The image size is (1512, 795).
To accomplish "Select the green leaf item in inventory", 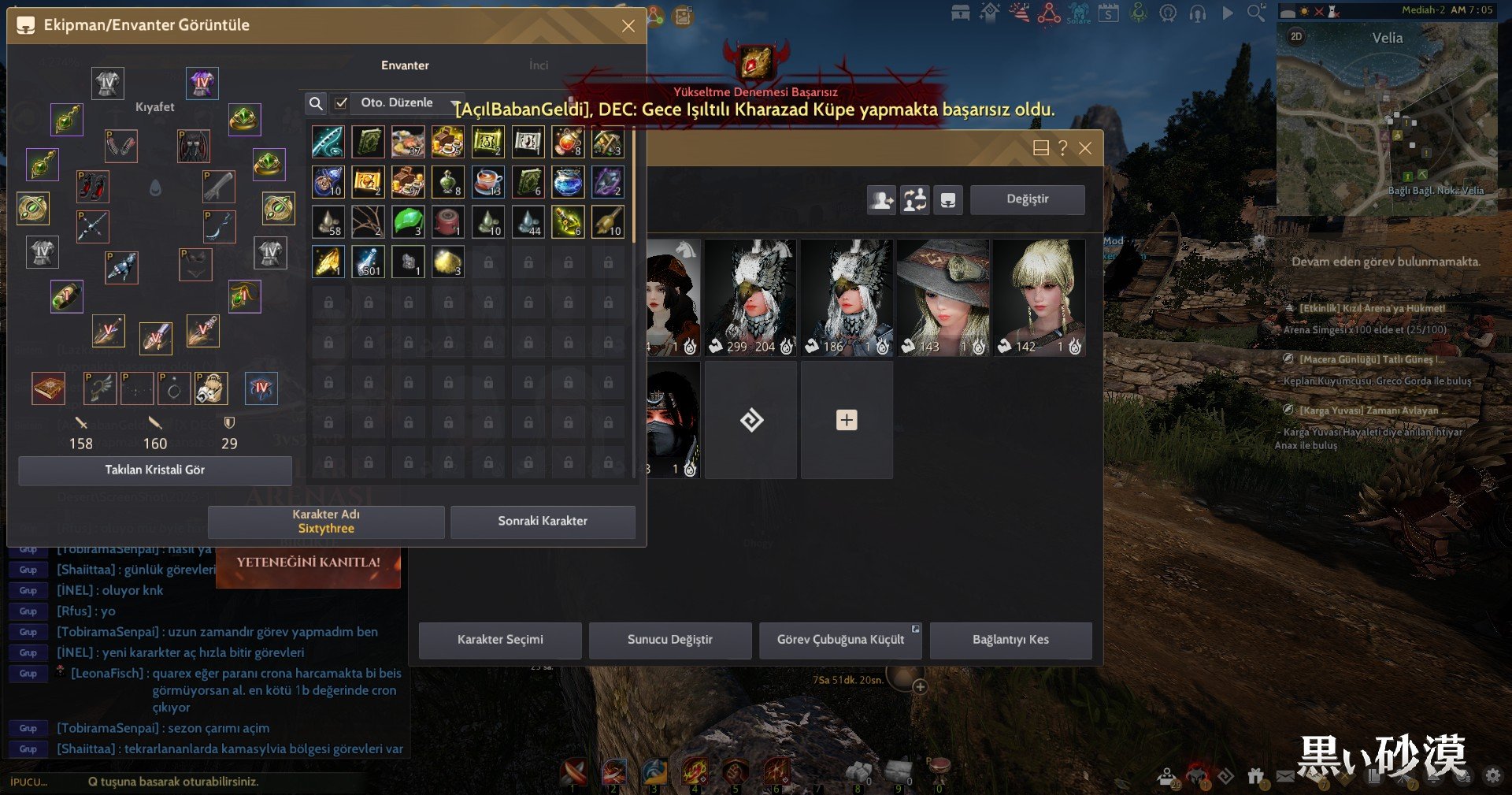I will (408, 221).
